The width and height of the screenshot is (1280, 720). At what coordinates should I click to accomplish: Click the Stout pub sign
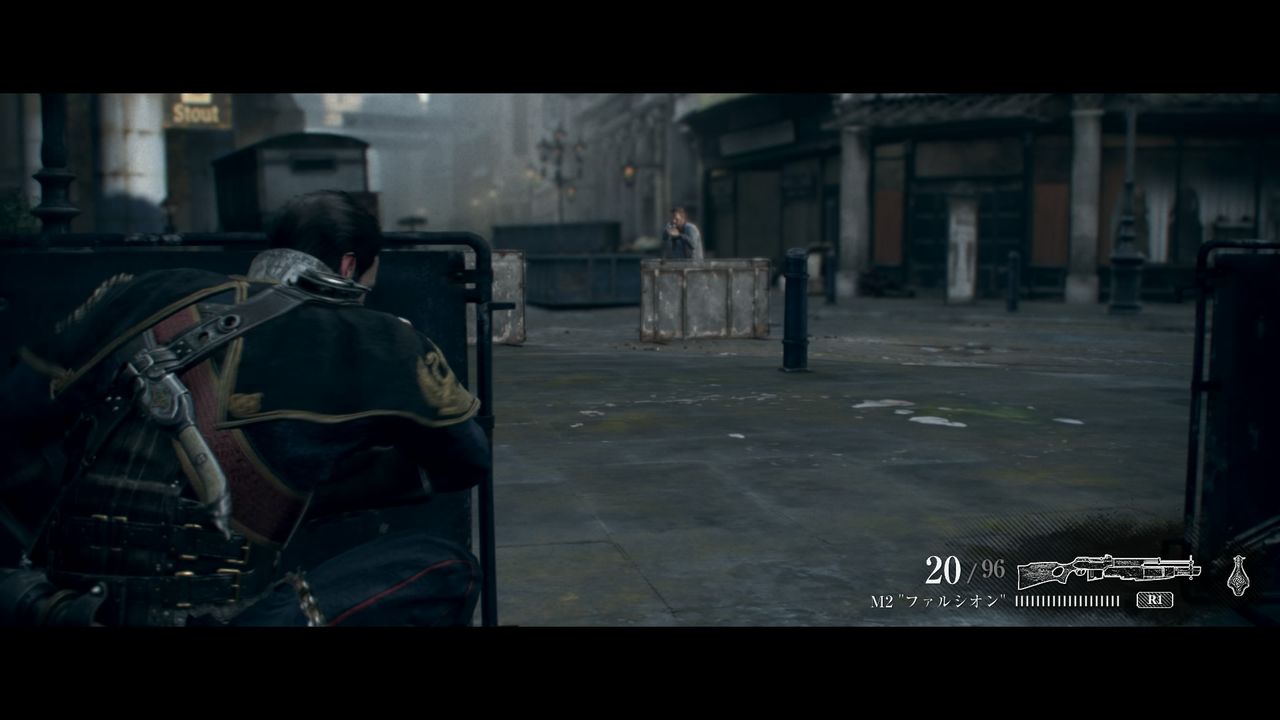[x=196, y=113]
